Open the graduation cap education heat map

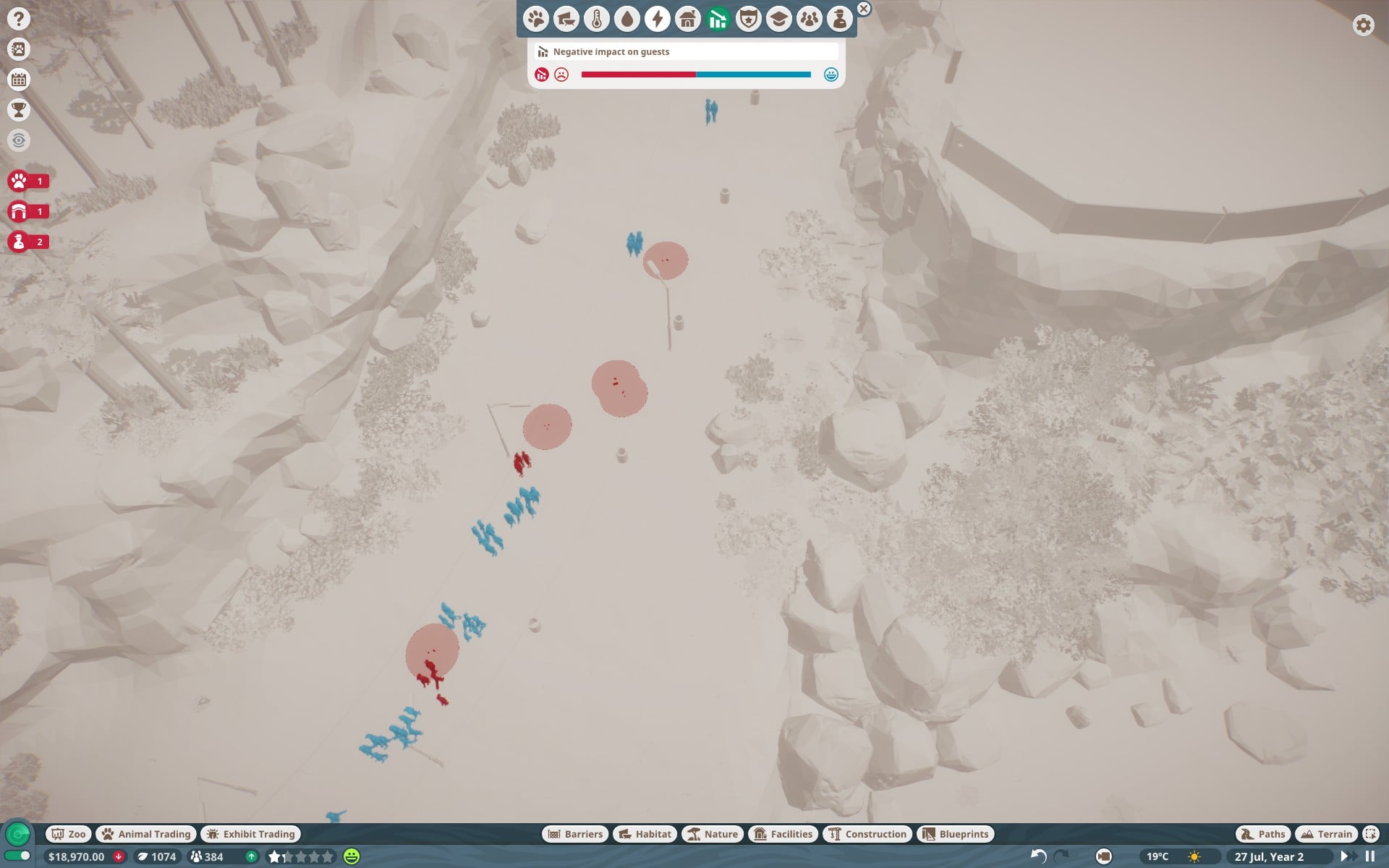pos(779,19)
